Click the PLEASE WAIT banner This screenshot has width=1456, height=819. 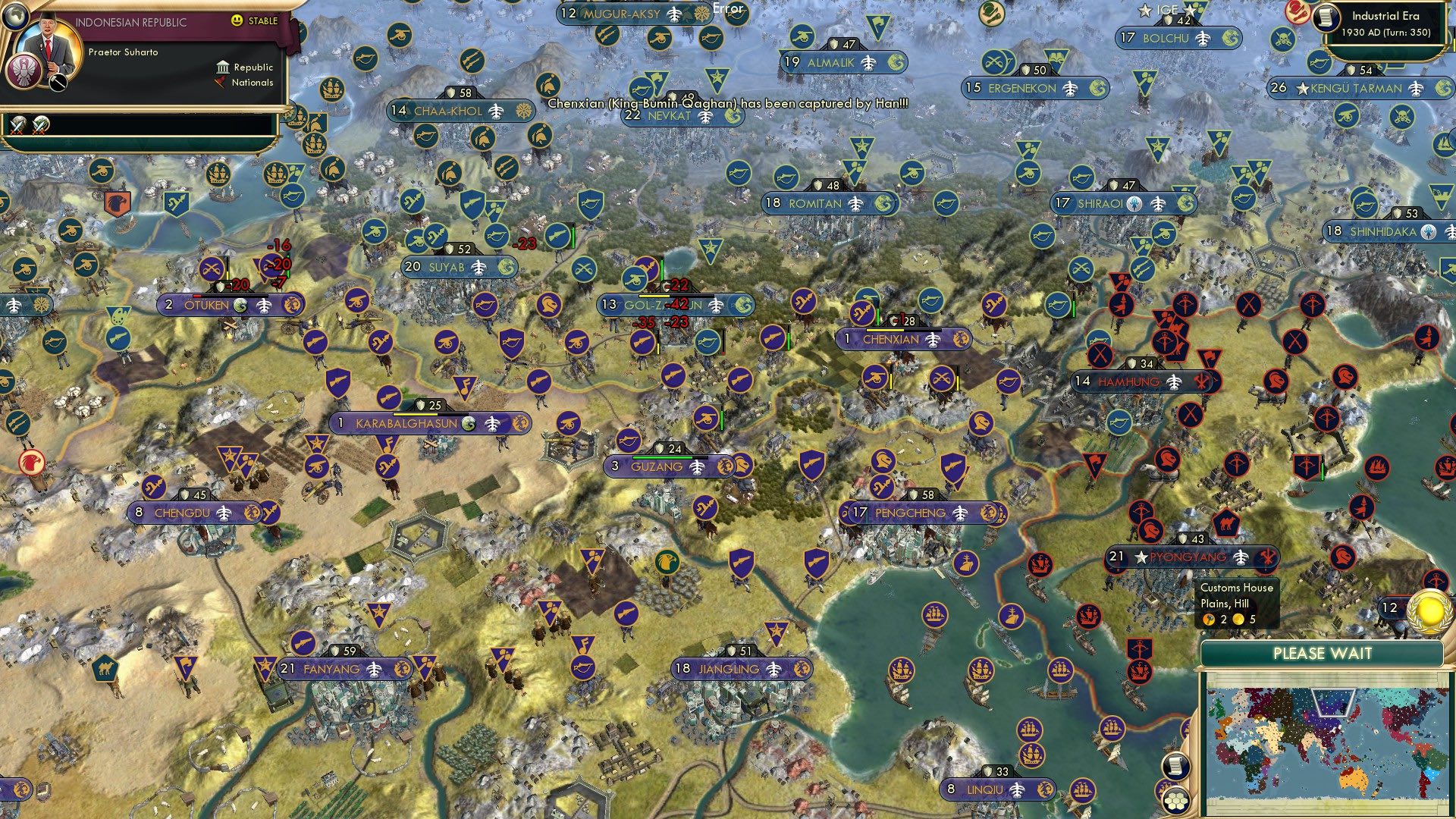[x=1325, y=653]
